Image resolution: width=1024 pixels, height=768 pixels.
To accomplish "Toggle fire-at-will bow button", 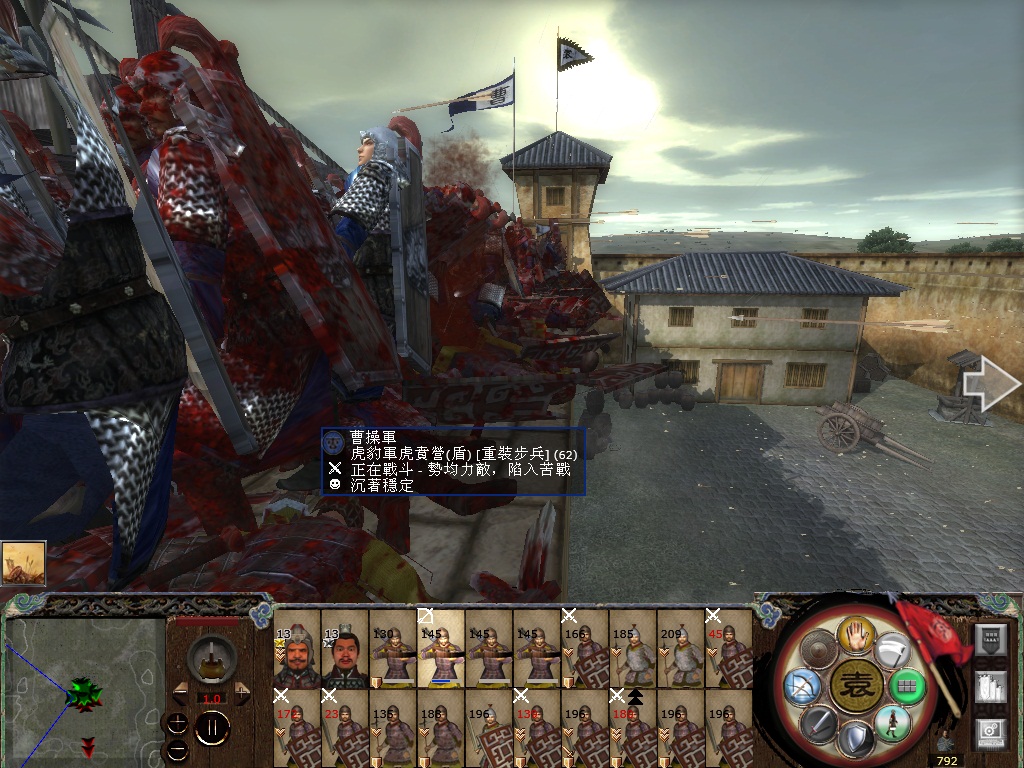I will coord(804,686).
